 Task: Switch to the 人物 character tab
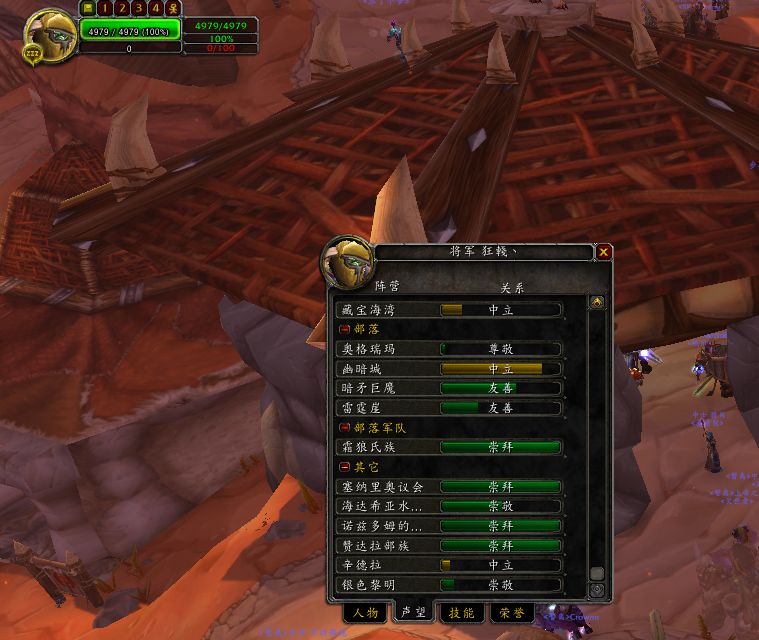coord(365,613)
